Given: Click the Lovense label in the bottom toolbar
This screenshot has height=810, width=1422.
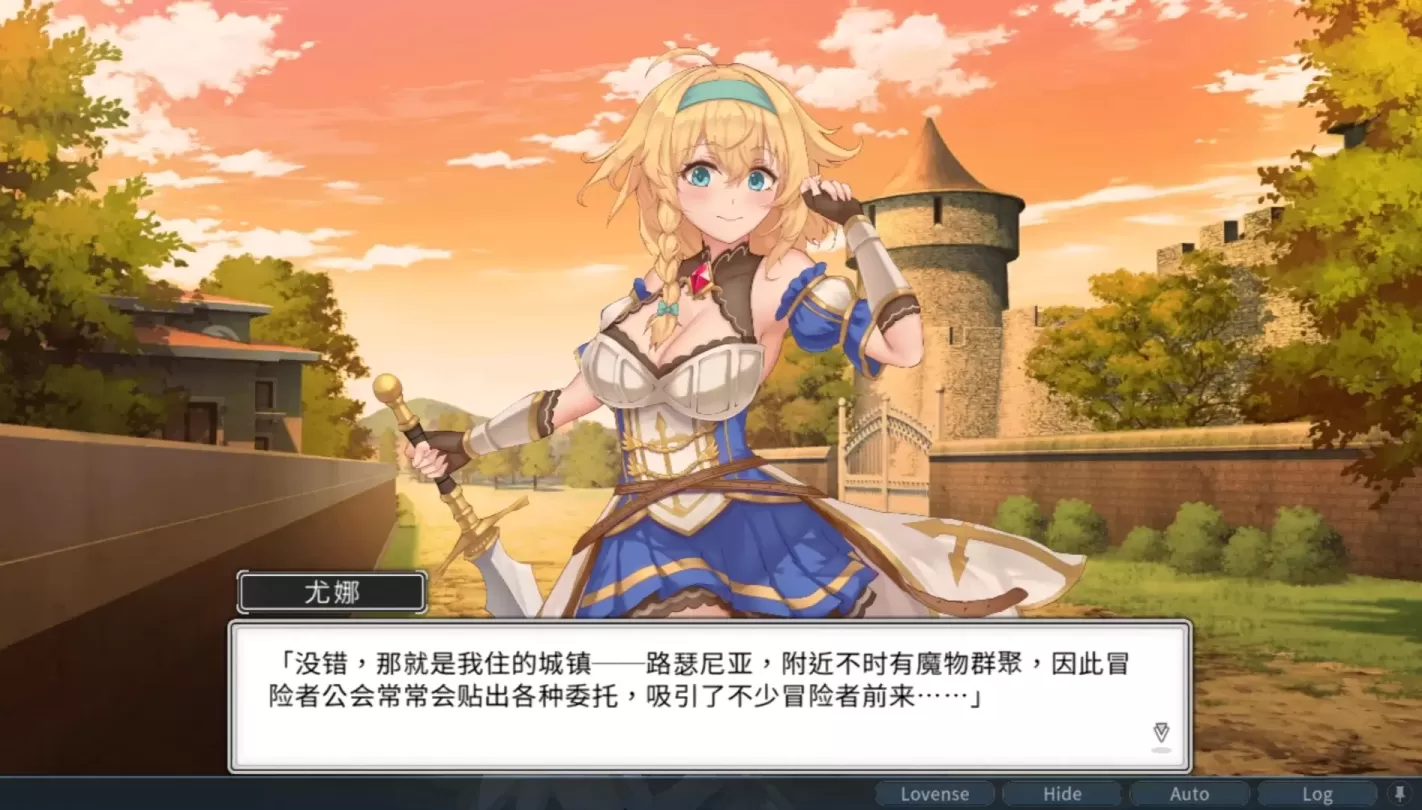Looking at the screenshot, I should click(934, 793).
